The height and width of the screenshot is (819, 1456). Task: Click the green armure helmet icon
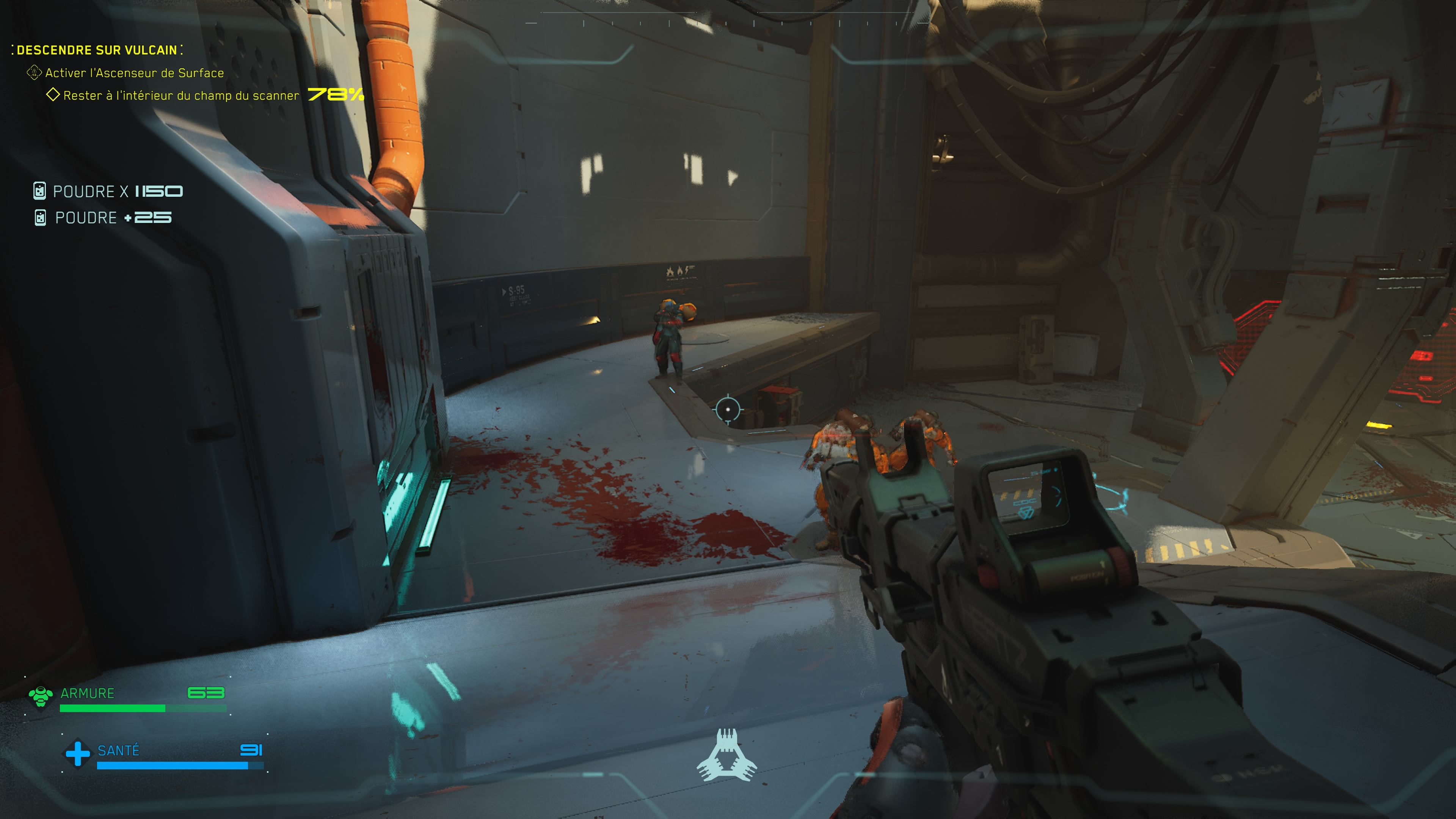(41, 697)
